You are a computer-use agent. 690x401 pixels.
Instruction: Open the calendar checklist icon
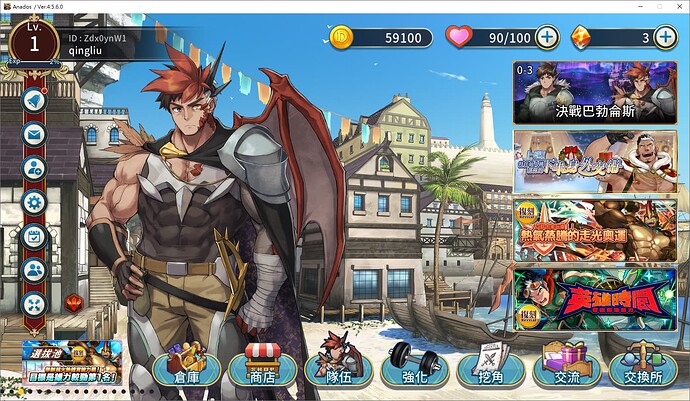click(x=34, y=237)
